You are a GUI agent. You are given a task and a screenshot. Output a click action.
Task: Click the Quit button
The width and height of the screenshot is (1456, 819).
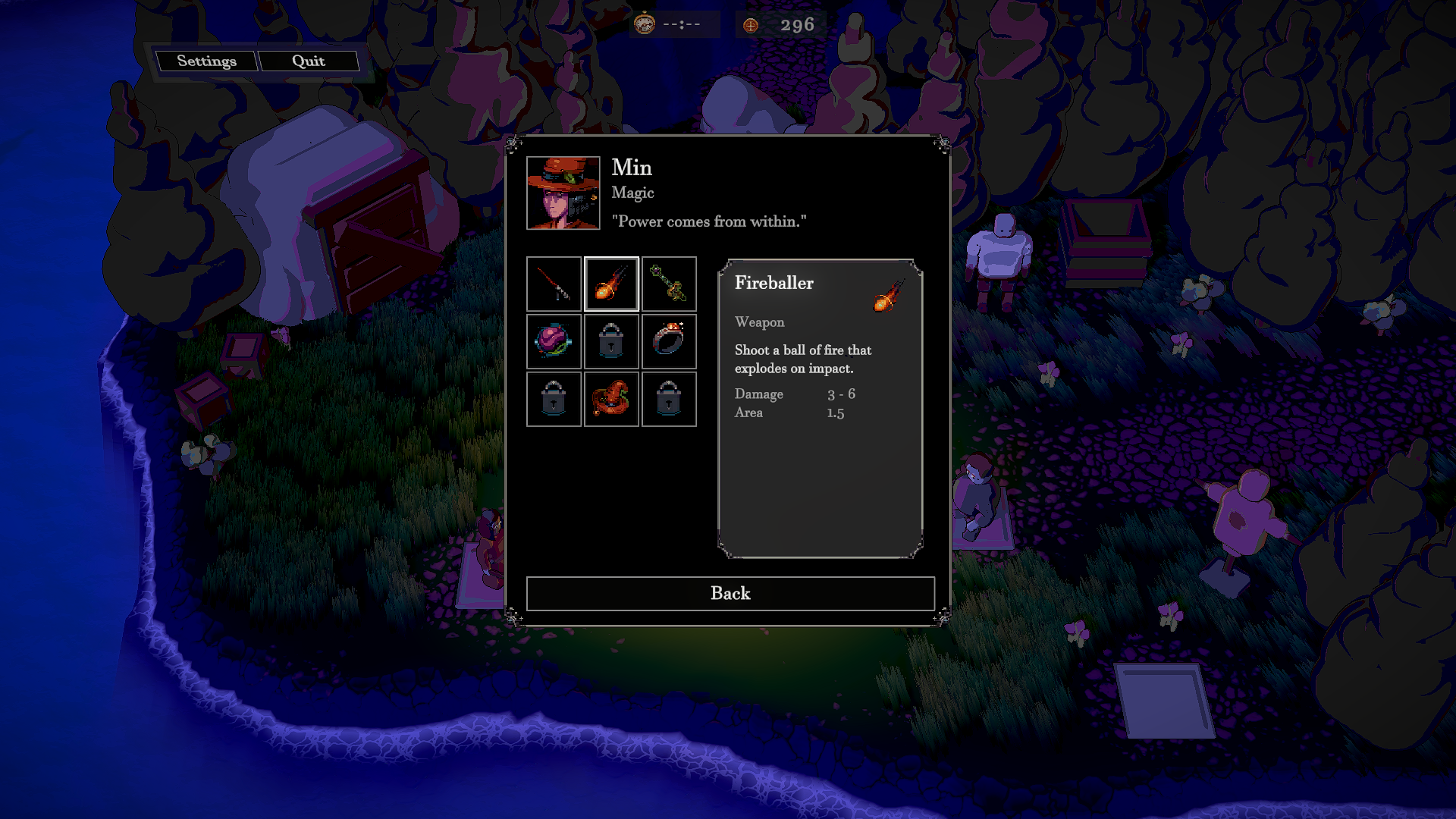coord(307,61)
